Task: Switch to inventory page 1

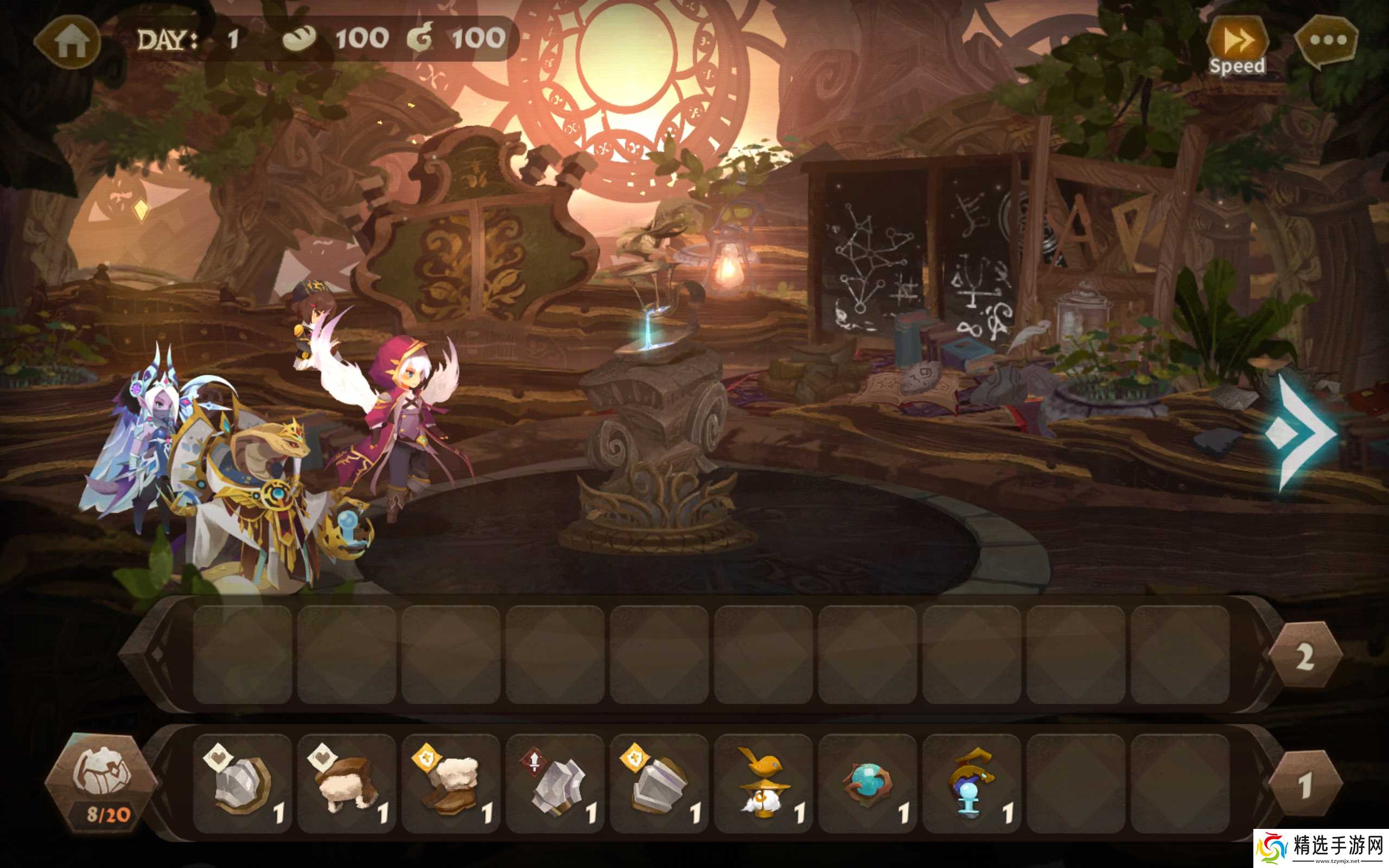Action: pos(1304,784)
